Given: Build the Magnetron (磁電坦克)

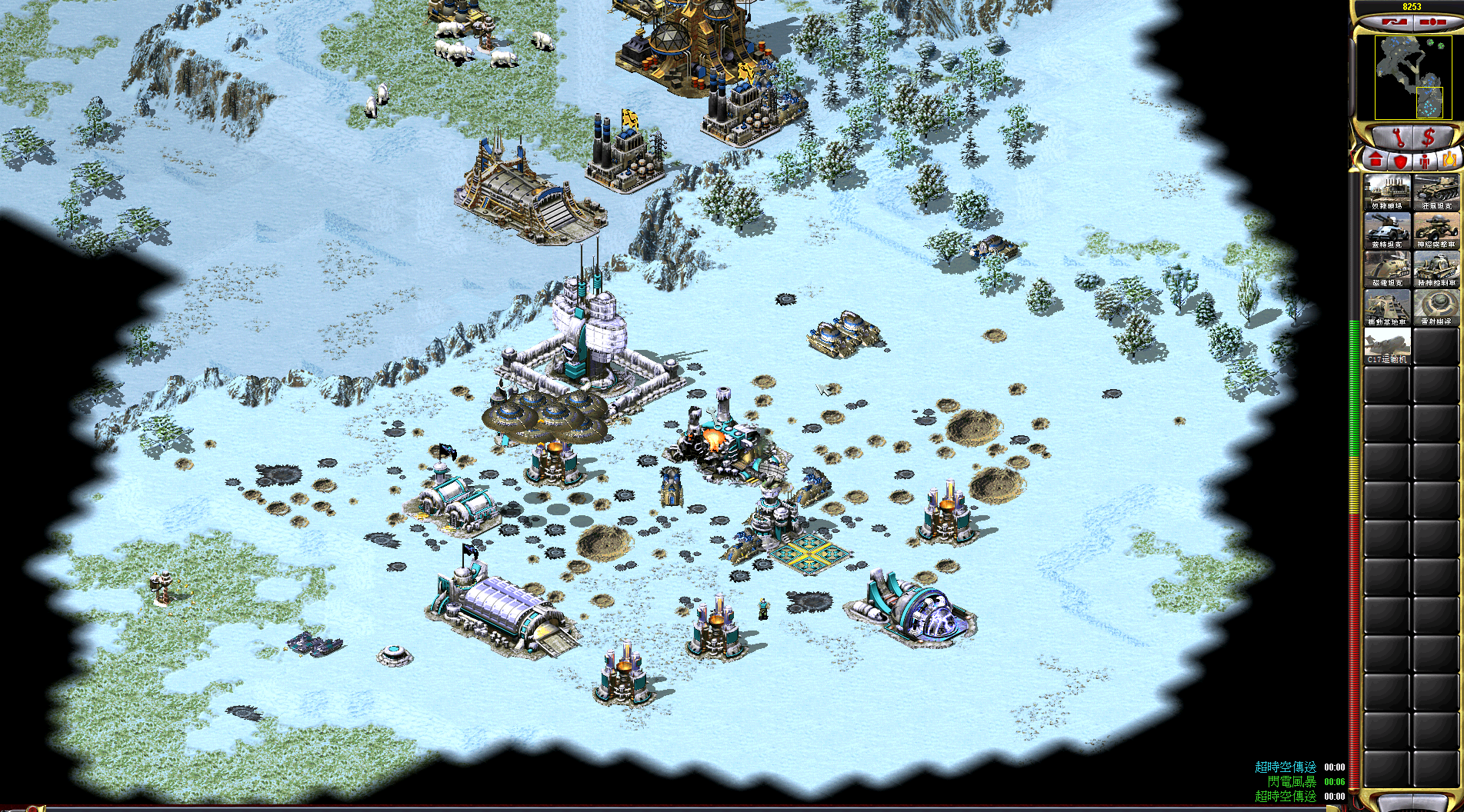Looking at the screenshot, I should click(1387, 269).
